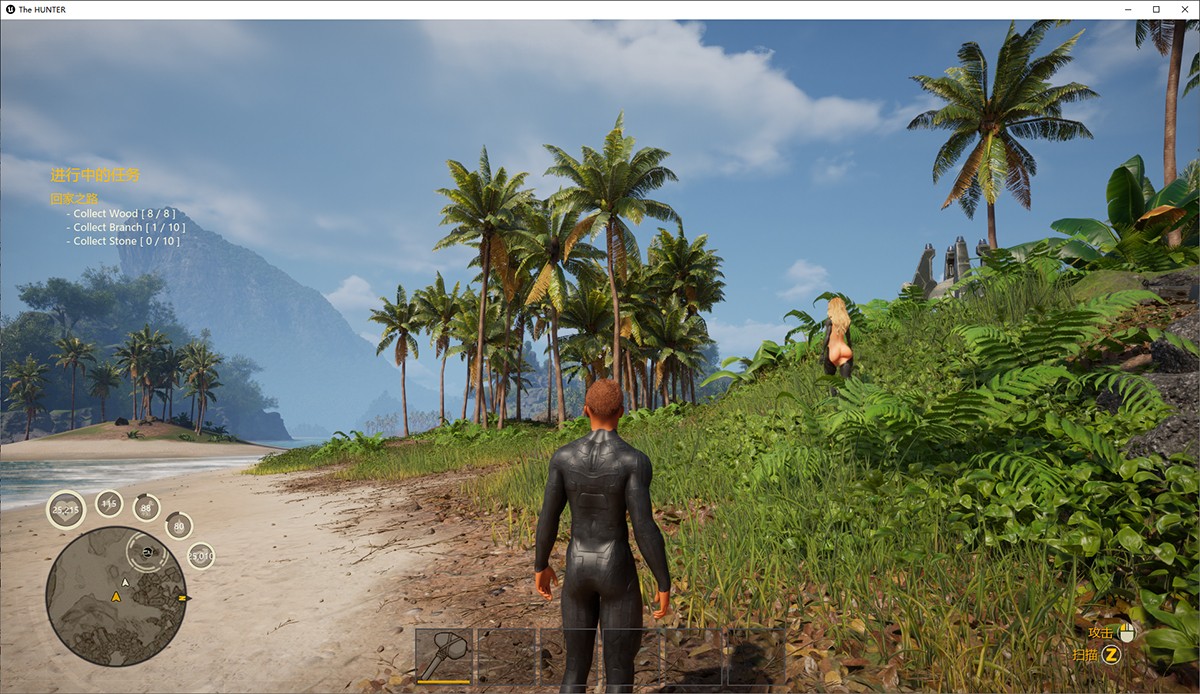The height and width of the screenshot is (694, 1200).
Task: Click the 进行中的任务 quest tracker header
Action: 95,175
